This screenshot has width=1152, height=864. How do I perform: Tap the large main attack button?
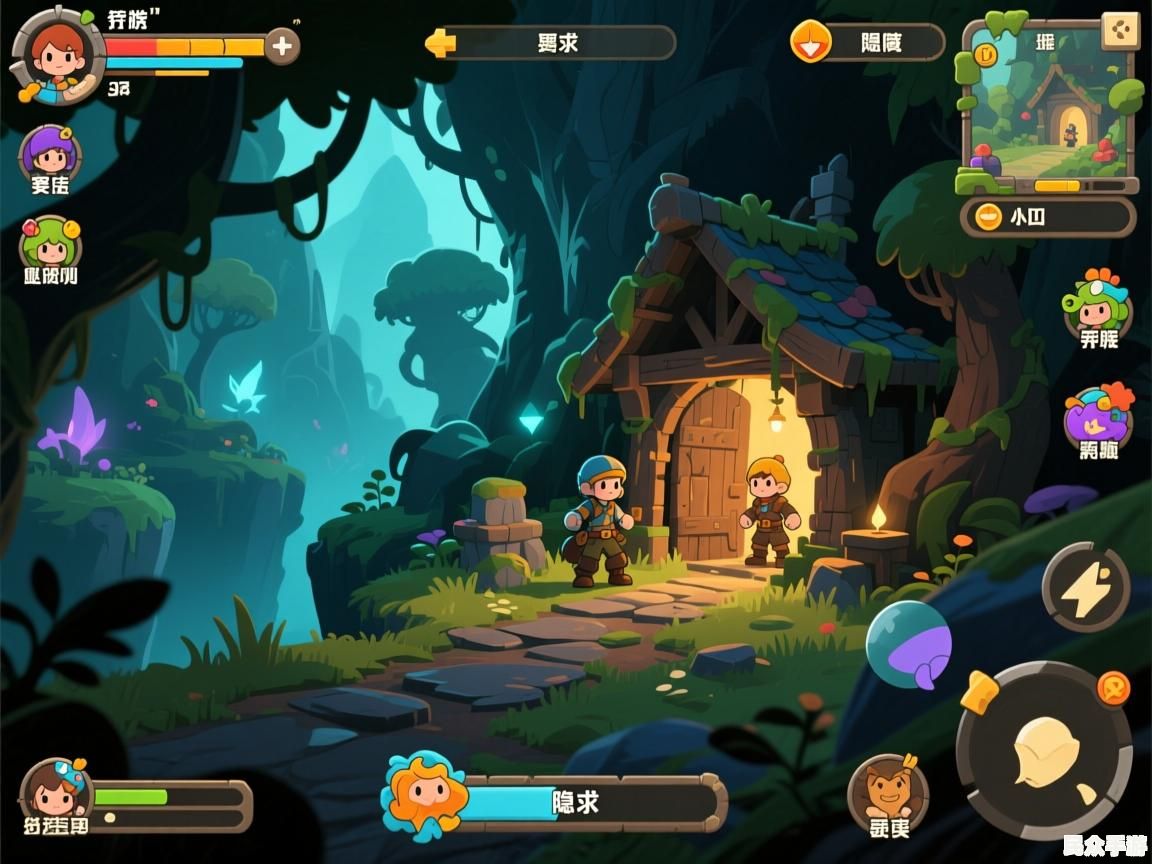click(x=1043, y=751)
